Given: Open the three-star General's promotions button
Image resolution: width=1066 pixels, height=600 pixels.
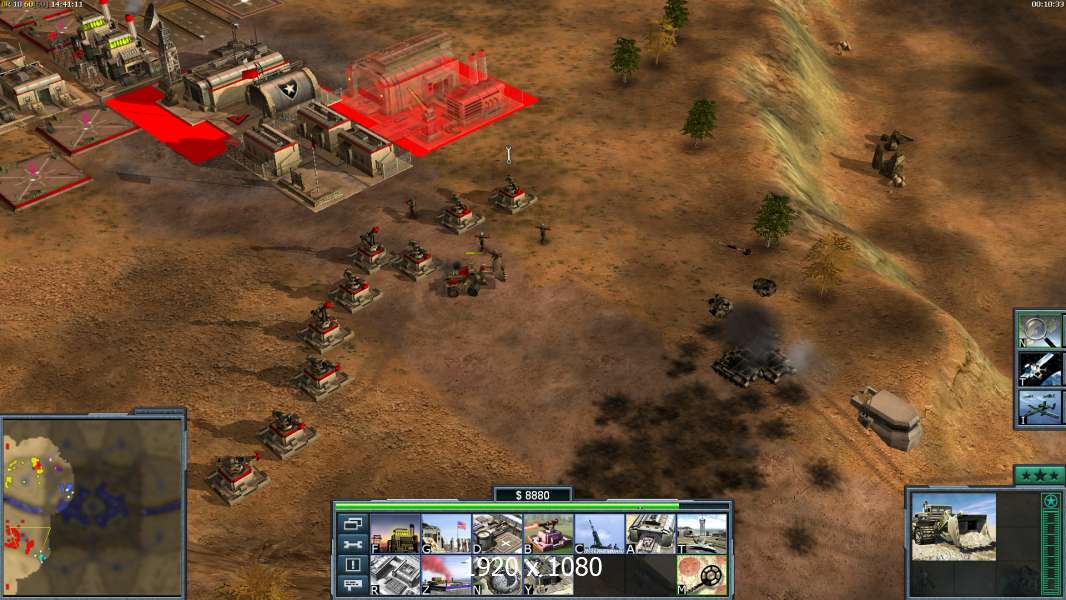Looking at the screenshot, I should point(1038,475).
